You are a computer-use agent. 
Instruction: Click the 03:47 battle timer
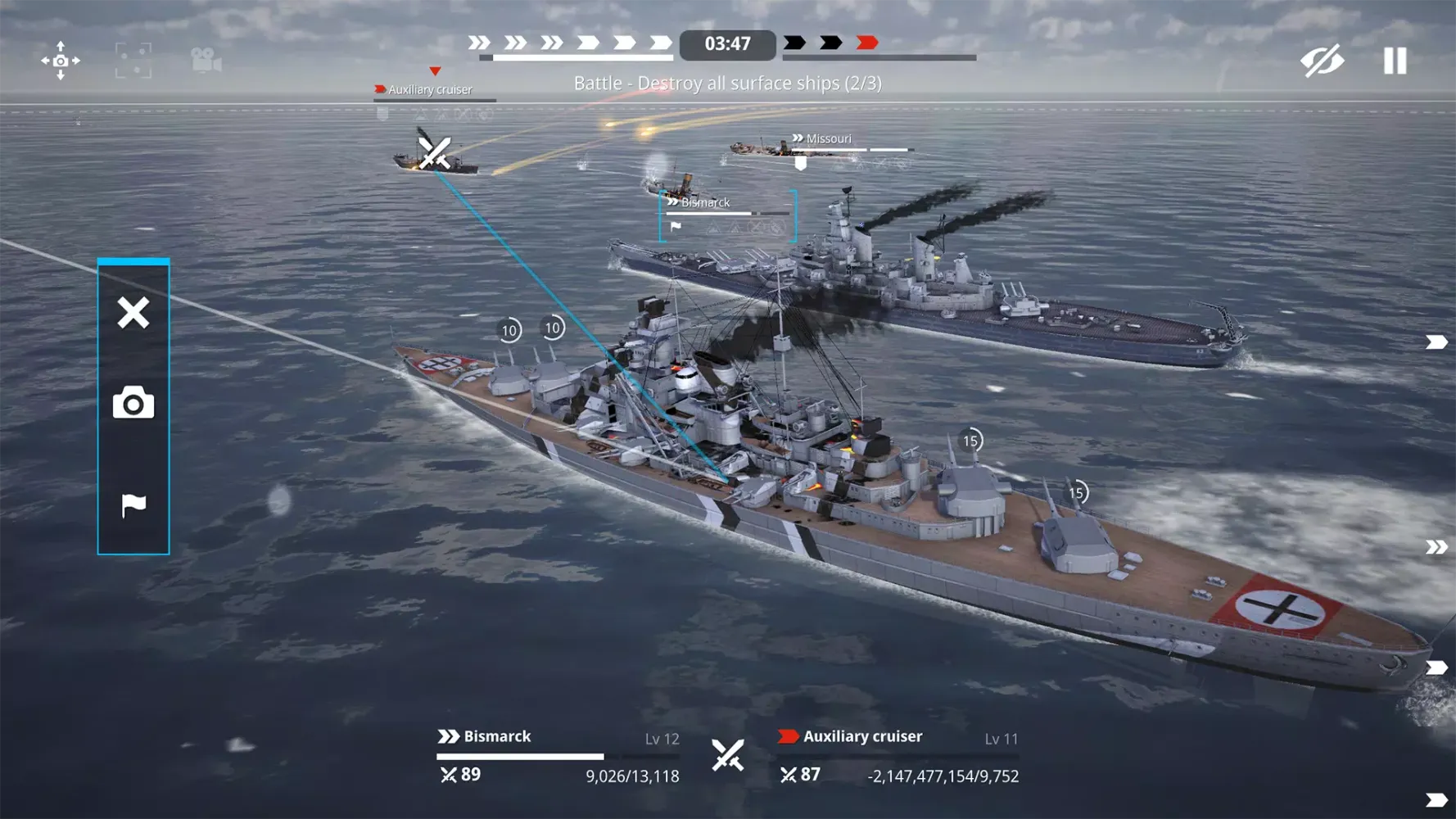pyautogui.click(x=728, y=44)
